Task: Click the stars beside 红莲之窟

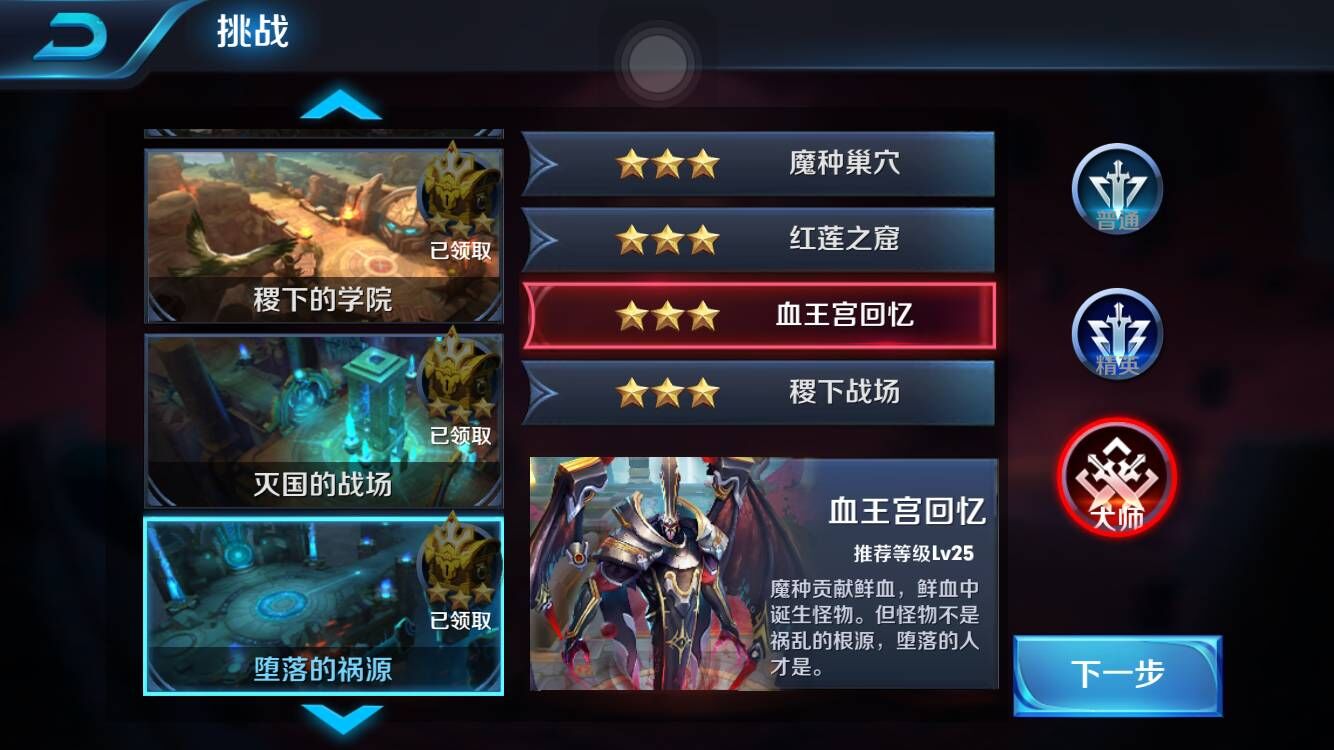Action: 668,240
